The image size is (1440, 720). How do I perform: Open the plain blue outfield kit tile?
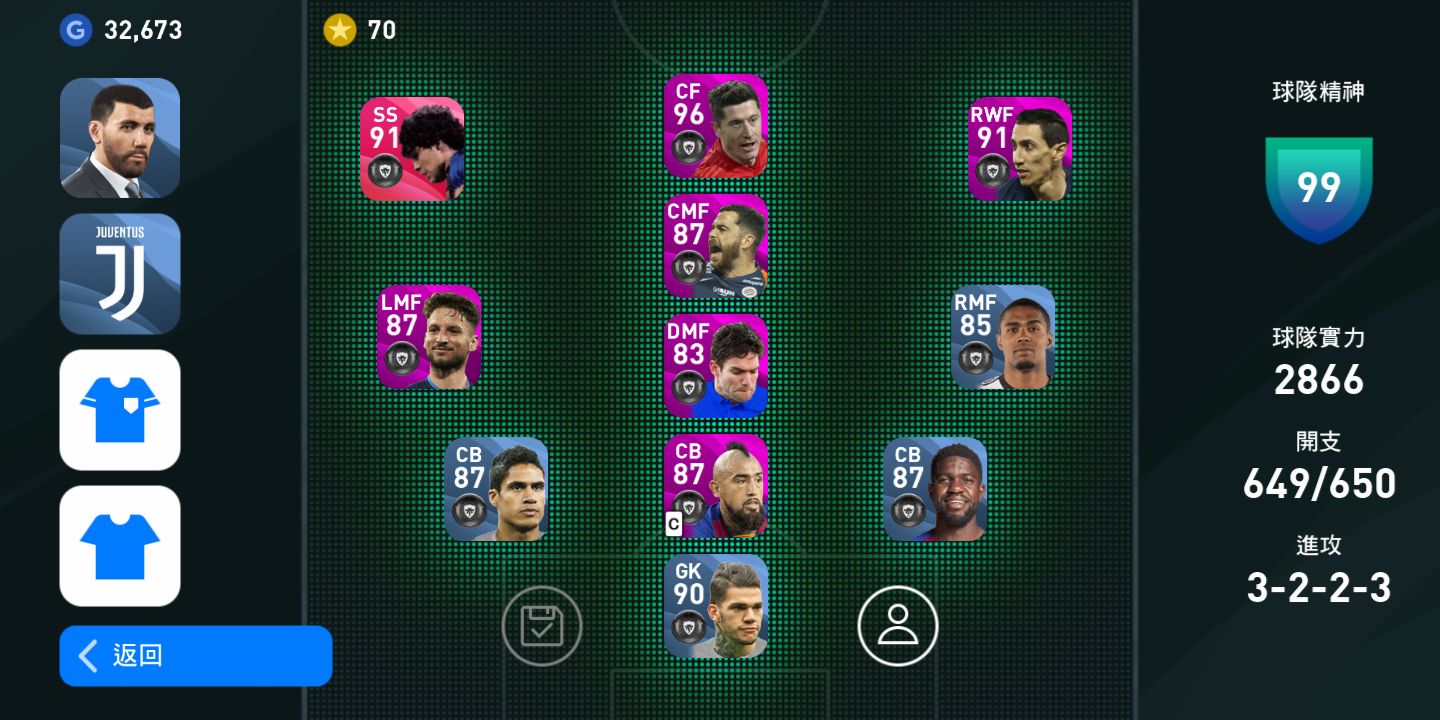click(120, 546)
